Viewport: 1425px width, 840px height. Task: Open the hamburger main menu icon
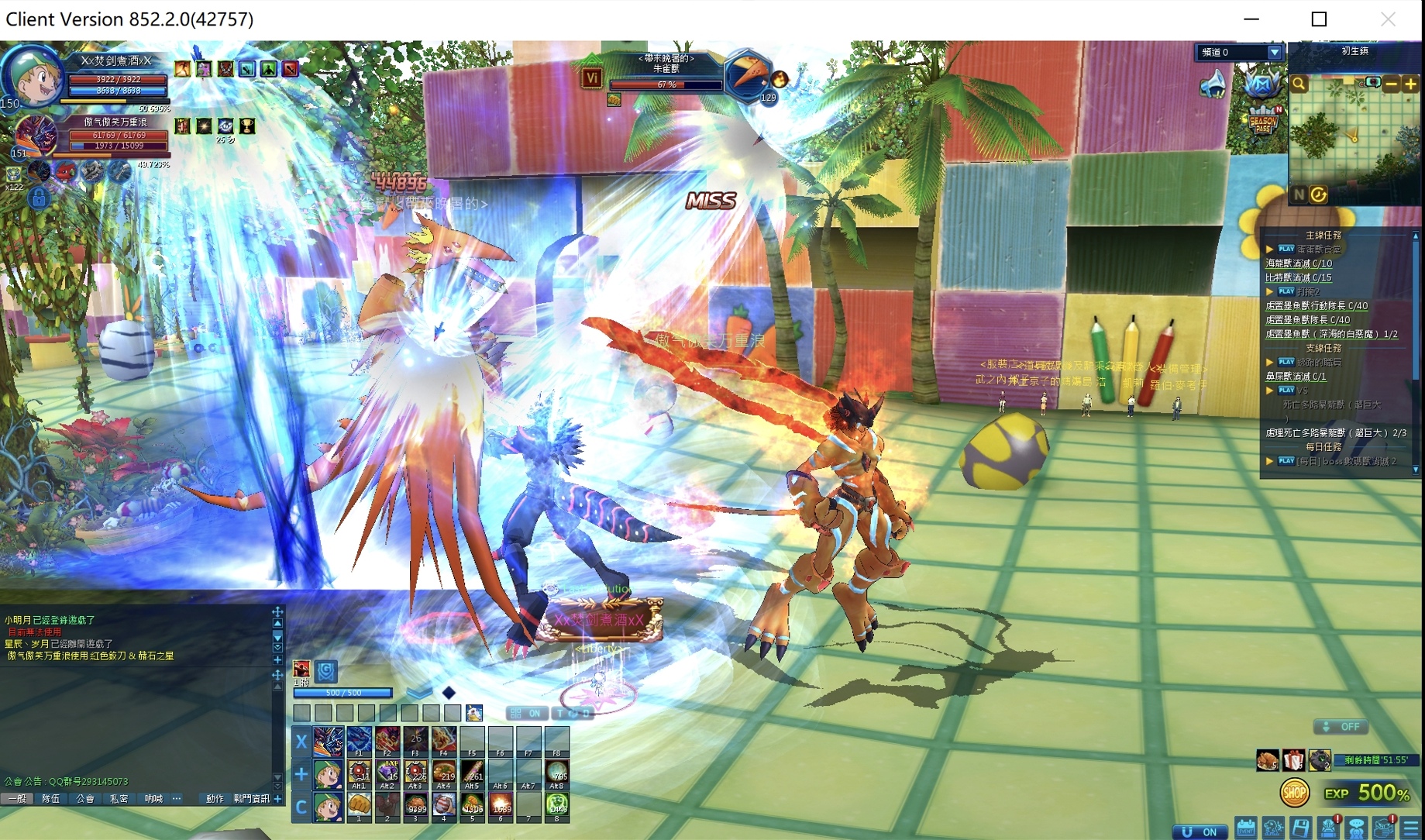[x=1411, y=828]
